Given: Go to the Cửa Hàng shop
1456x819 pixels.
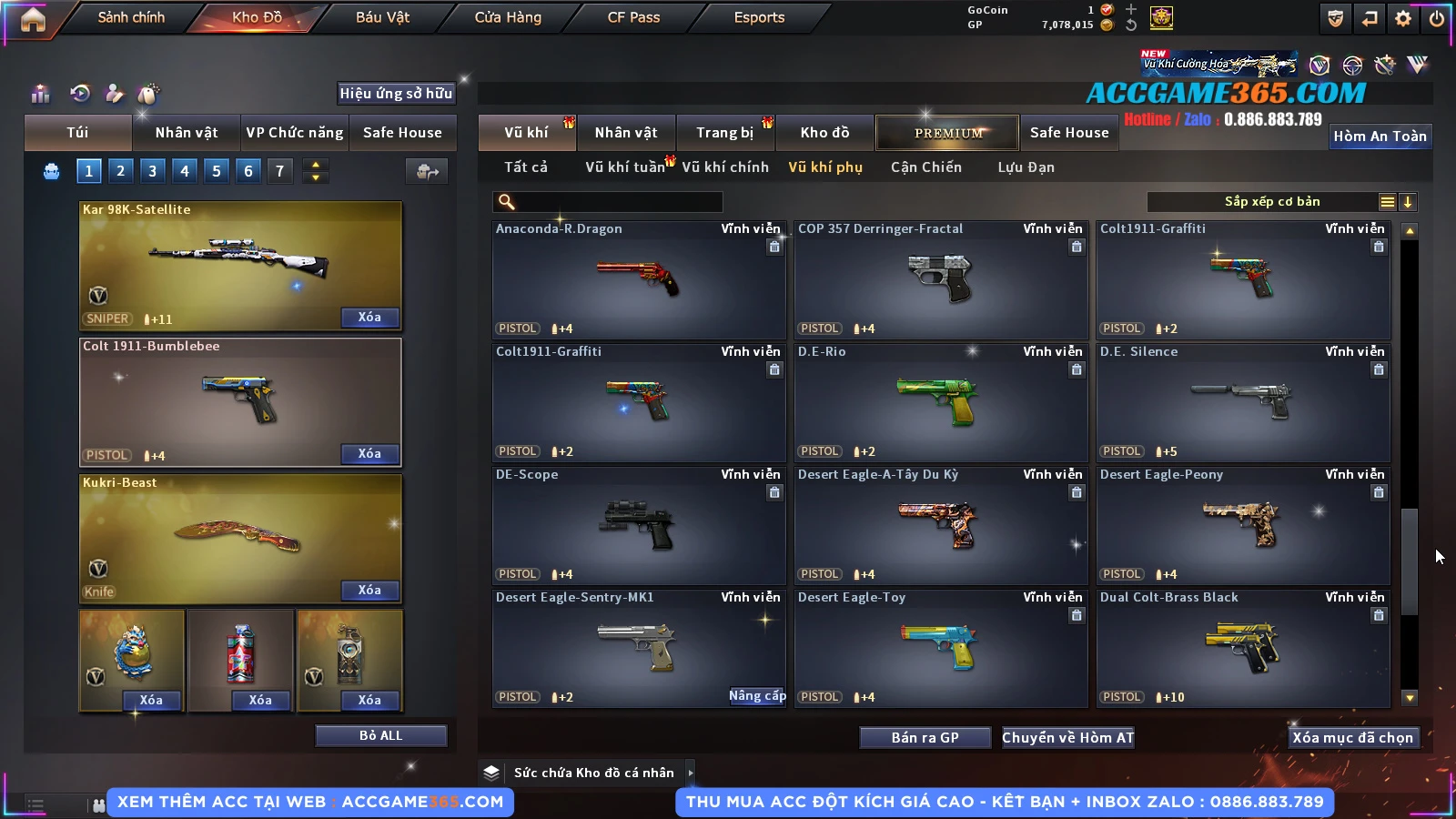Looking at the screenshot, I should click(508, 17).
